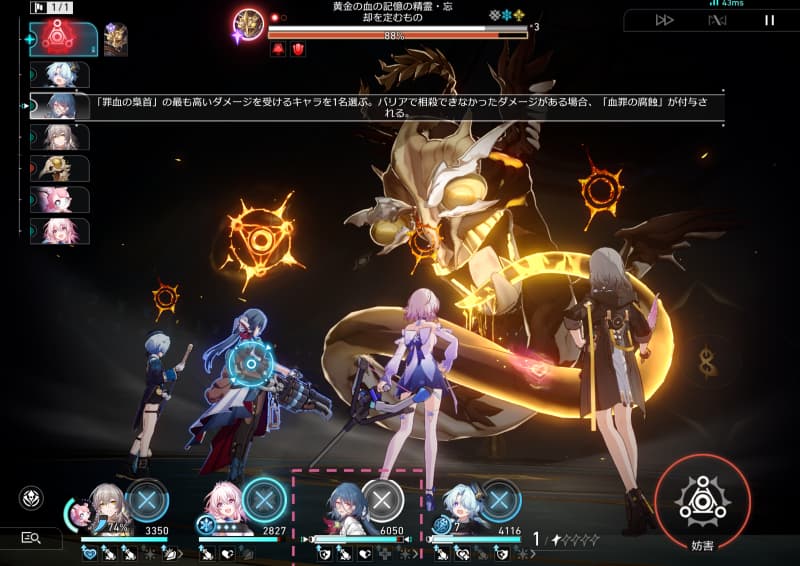Trigger the ultimate of the 3350 HP character
This screenshot has width=800, height=566.
(x=147, y=500)
